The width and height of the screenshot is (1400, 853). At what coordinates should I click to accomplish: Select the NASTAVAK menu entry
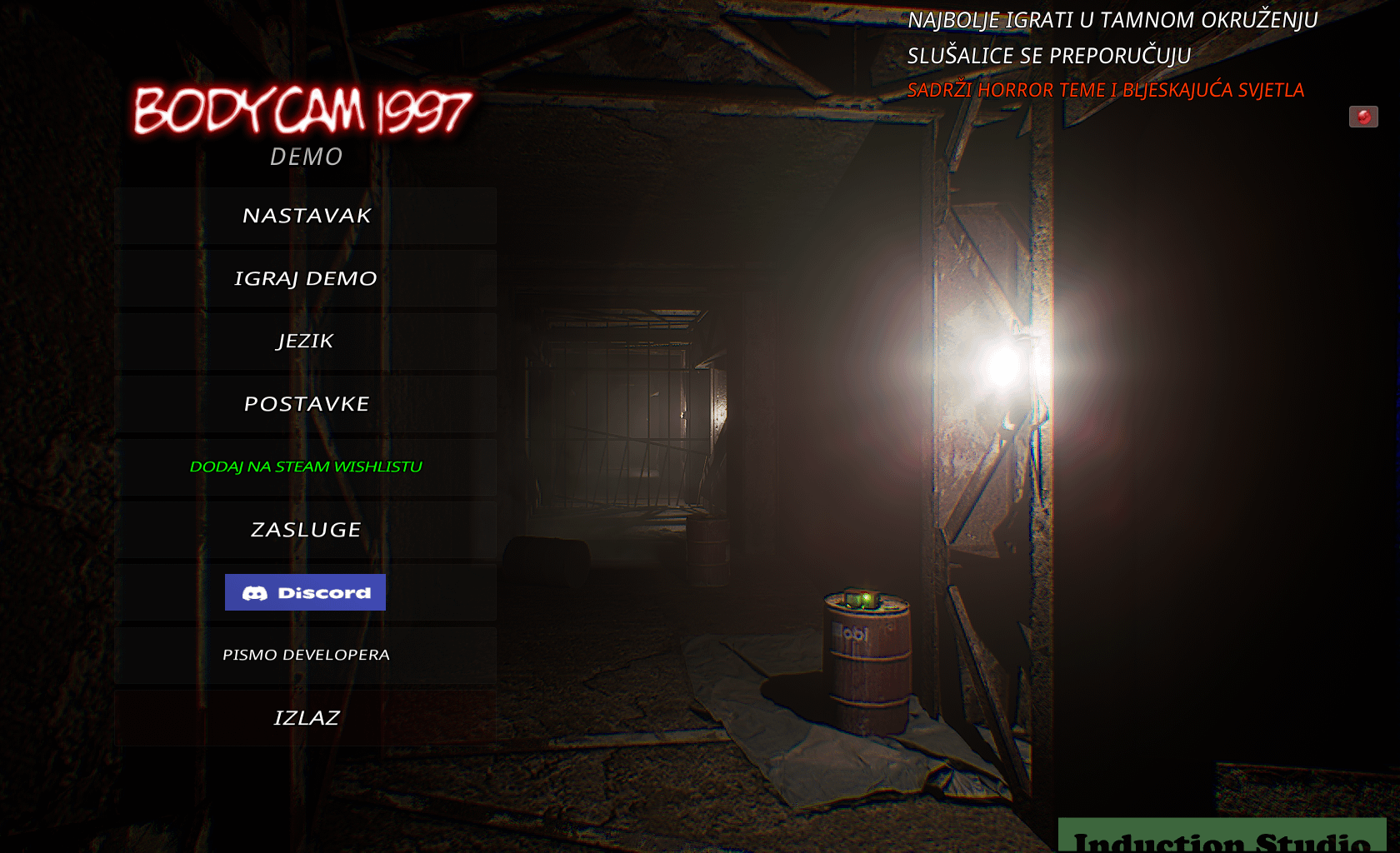306,216
